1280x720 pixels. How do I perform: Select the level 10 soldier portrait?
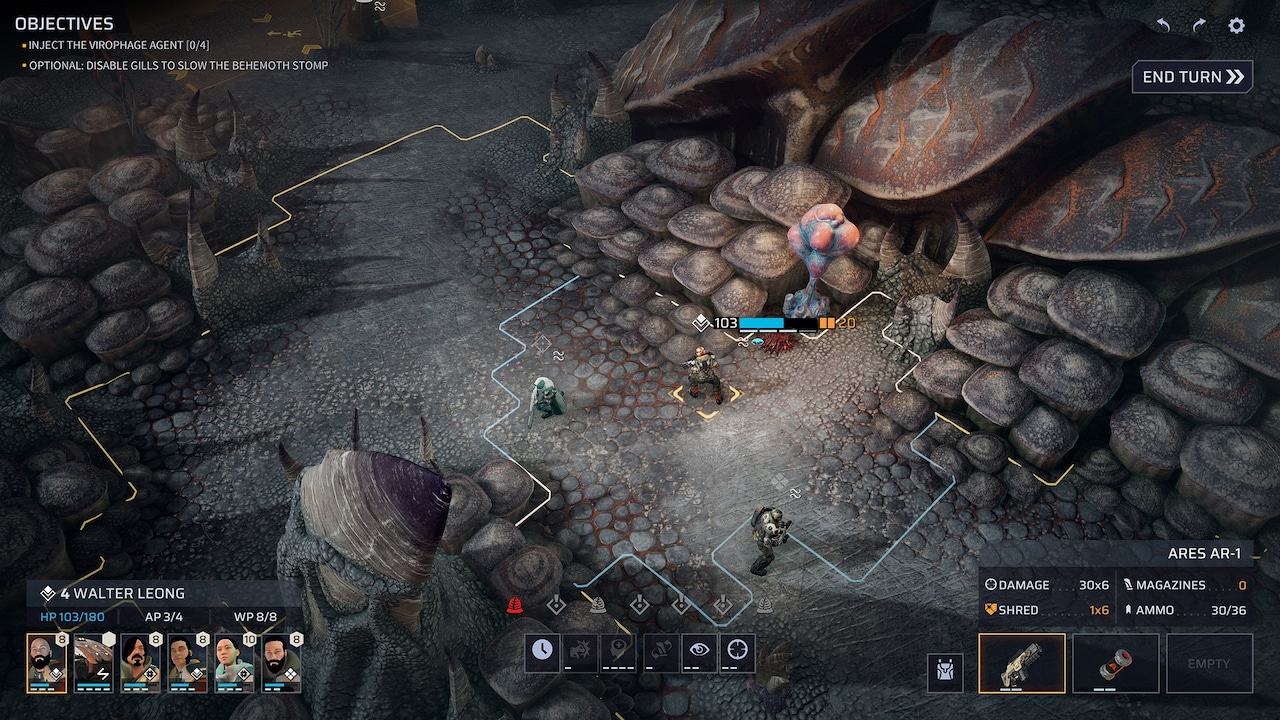(234, 662)
